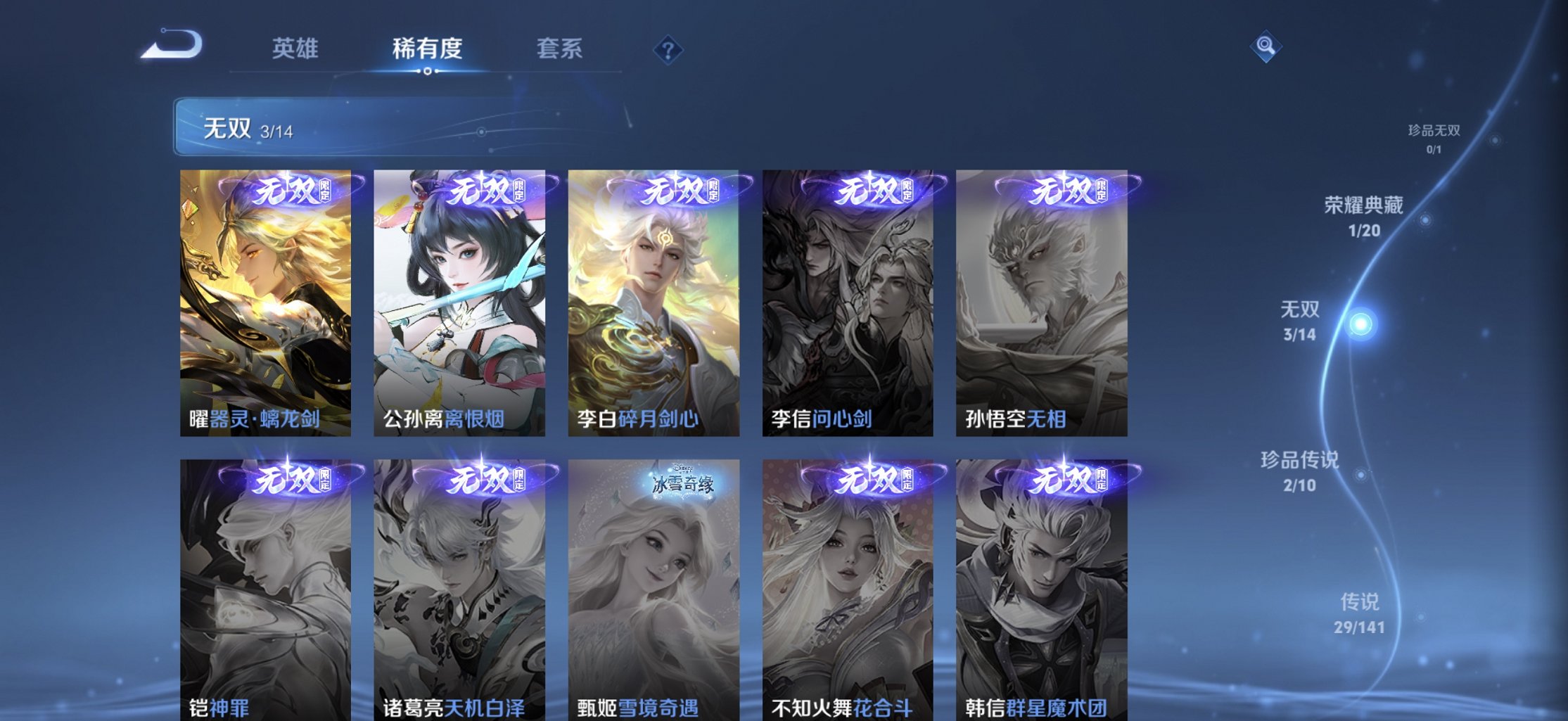Switch to the 套系 tab
Screen dimensions: 1568x721
tap(561, 47)
